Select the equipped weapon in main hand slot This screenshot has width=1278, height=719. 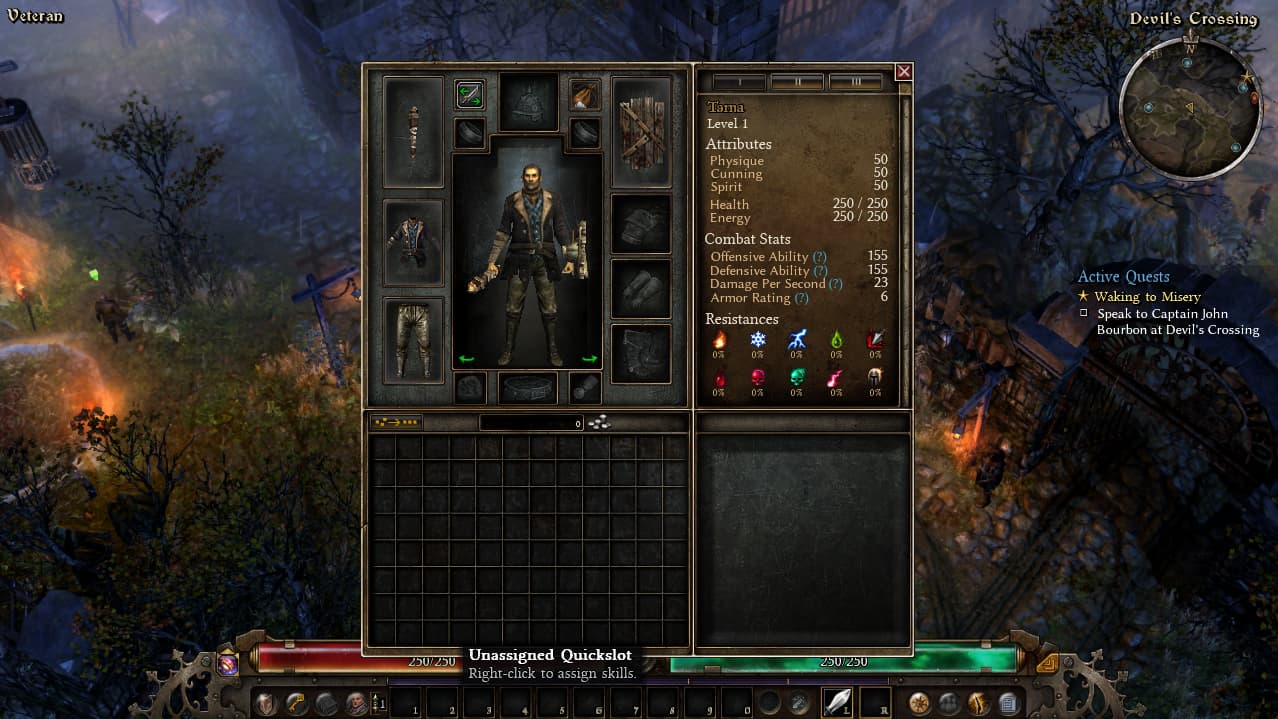pos(414,132)
